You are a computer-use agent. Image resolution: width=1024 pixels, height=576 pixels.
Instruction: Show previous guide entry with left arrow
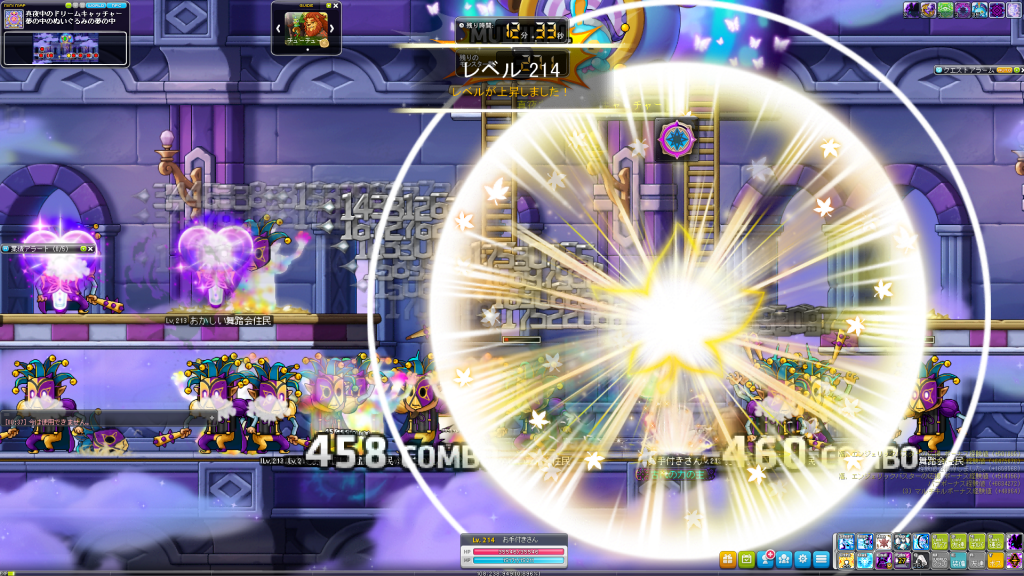click(x=278, y=29)
